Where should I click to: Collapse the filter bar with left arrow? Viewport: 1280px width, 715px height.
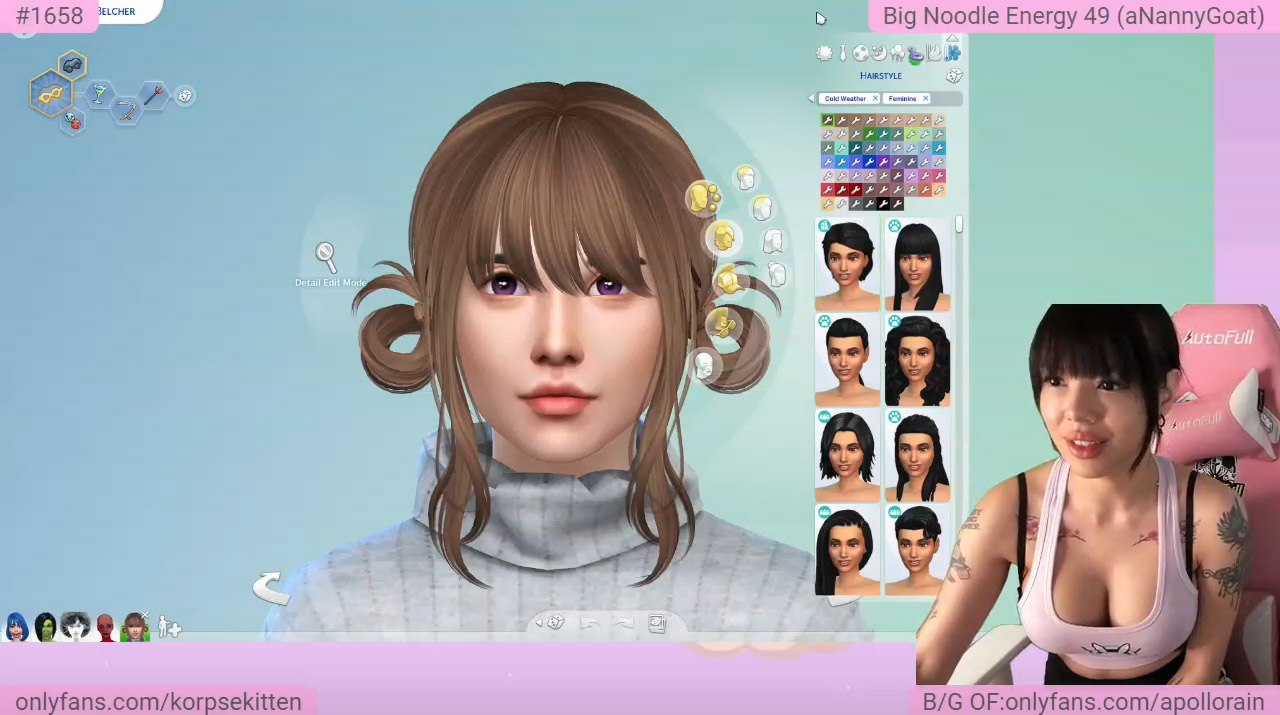tap(811, 99)
